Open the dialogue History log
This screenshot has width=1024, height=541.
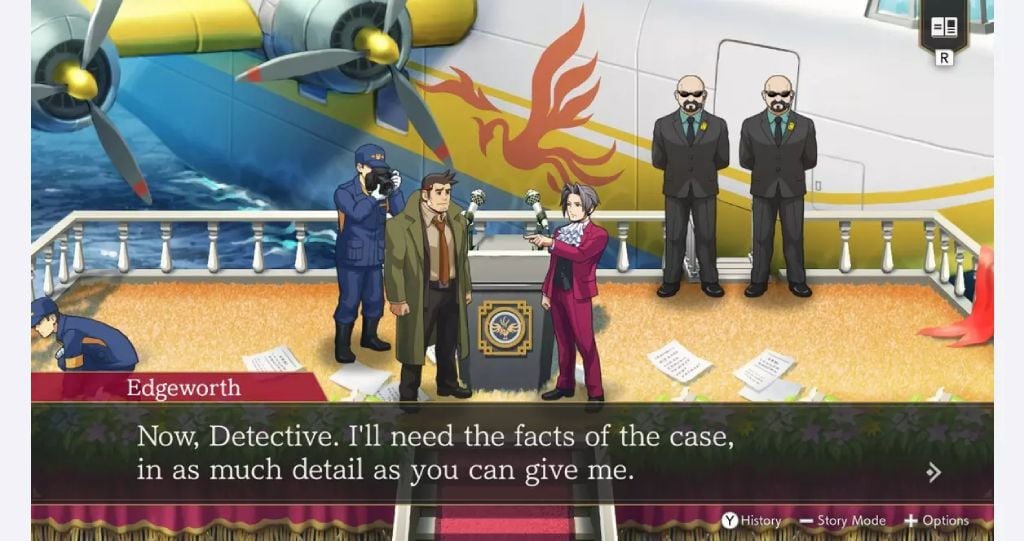pyautogui.click(x=752, y=520)
